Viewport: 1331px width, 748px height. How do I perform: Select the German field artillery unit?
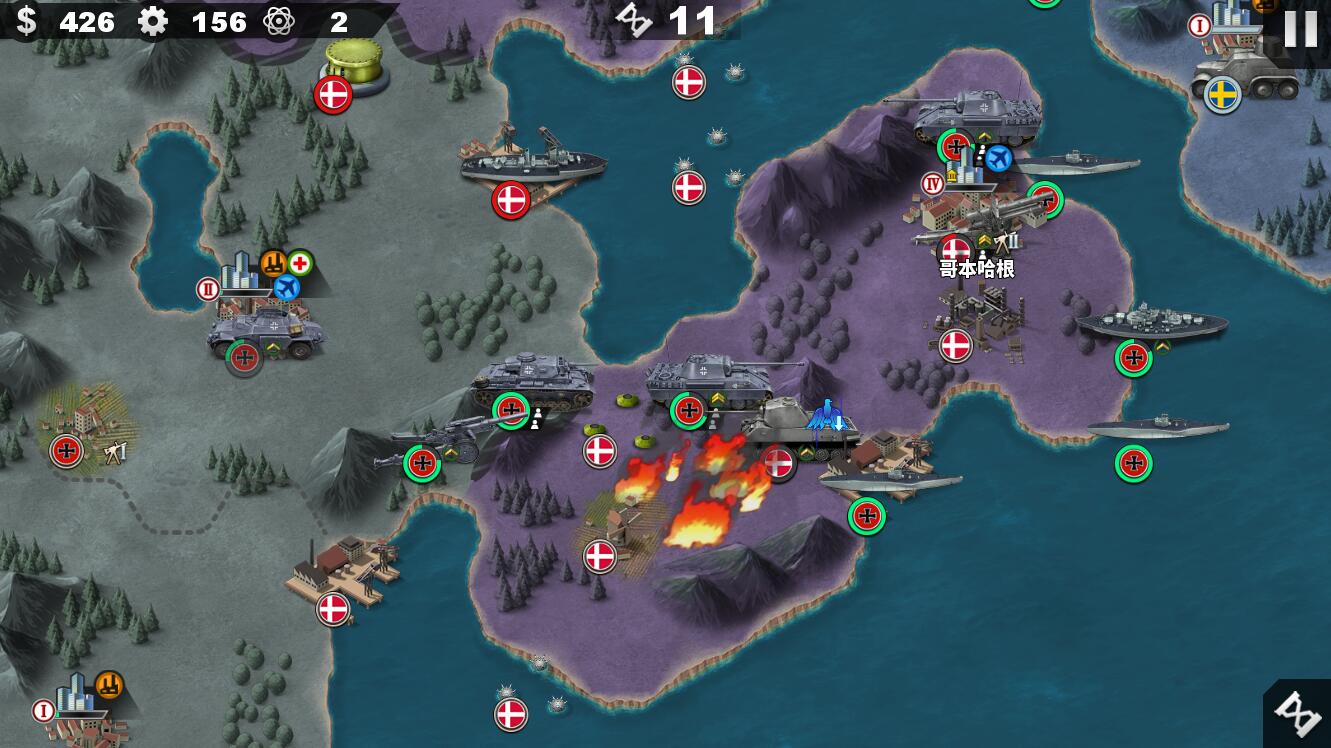pyautogui.click(x=437, y=442)
